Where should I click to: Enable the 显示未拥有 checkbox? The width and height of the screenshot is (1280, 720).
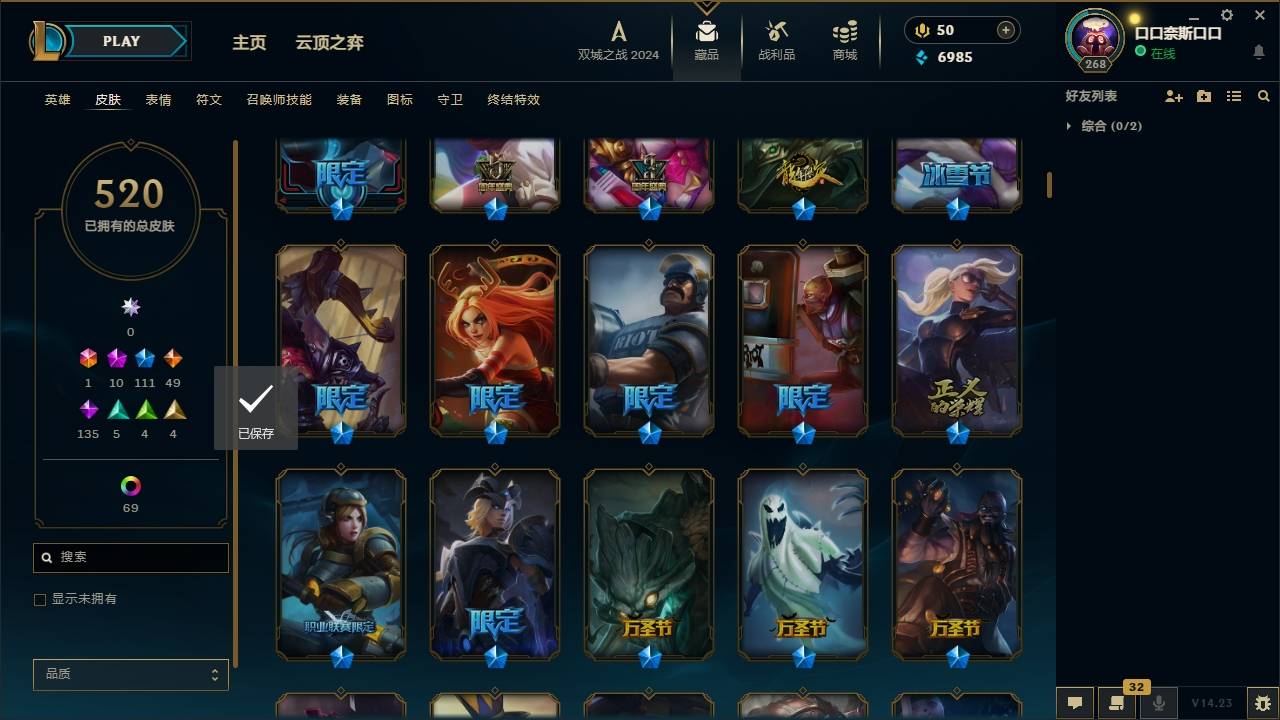pos(39,600)
